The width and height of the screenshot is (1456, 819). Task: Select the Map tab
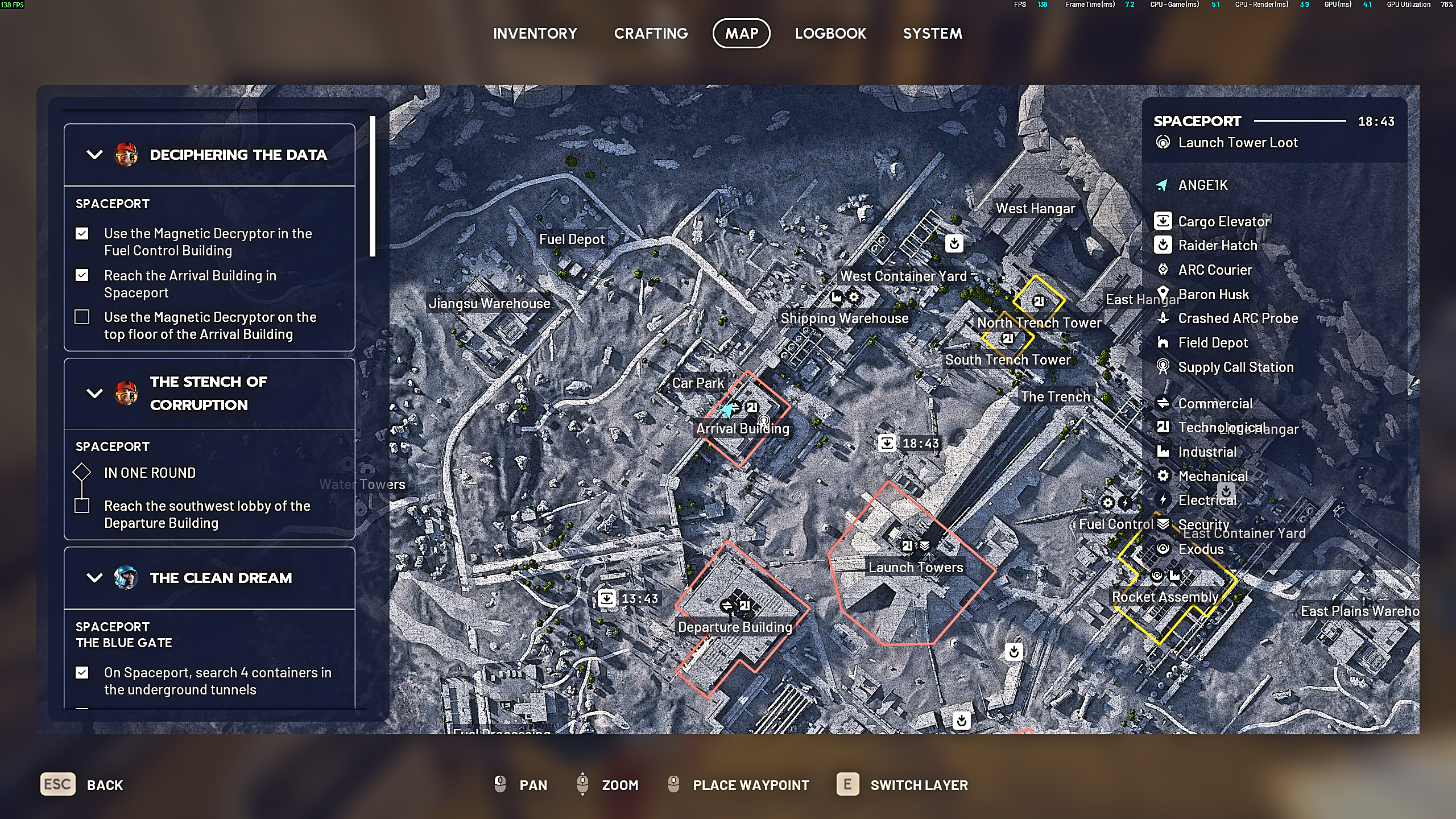pos(741,34)
